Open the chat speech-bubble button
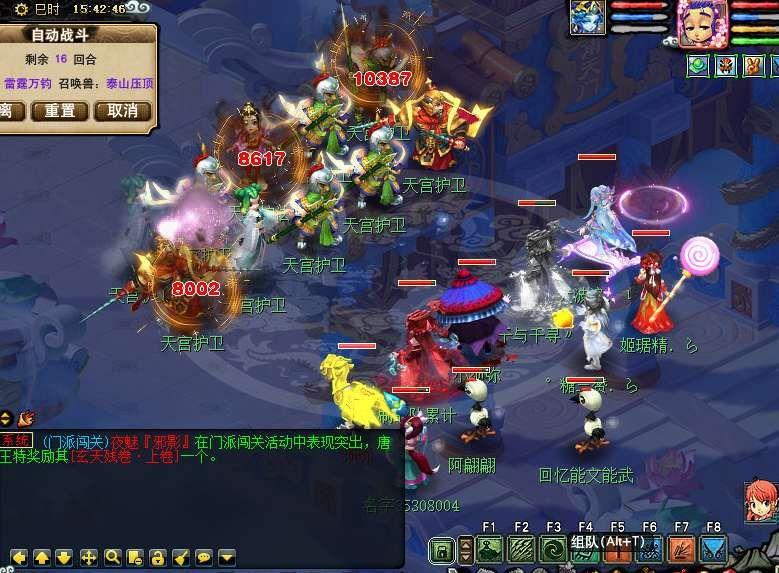The height and width of the screenshot is (573, 779). [204, 557]
